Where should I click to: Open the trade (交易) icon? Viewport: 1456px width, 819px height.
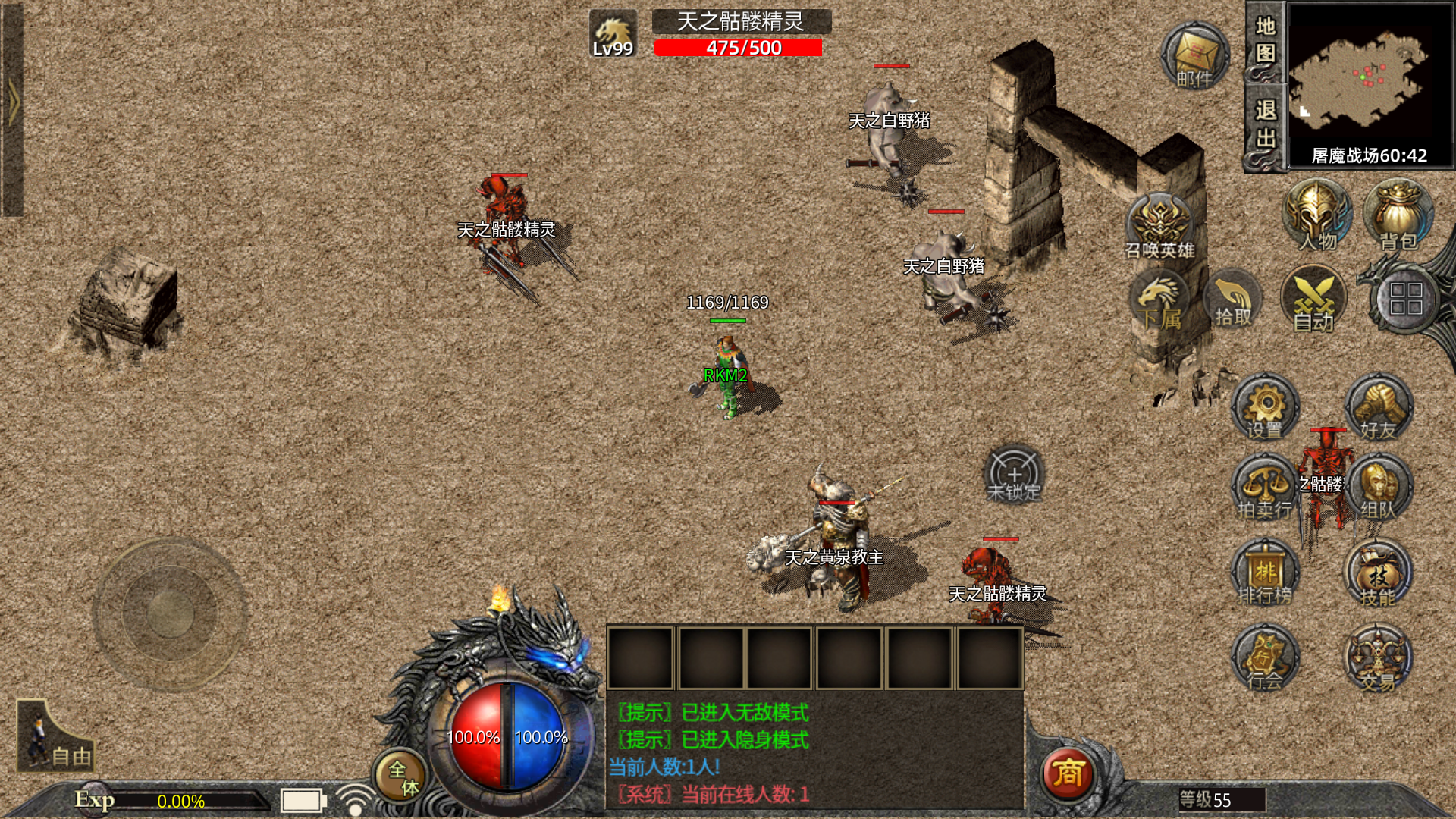(x=1379, y=658)
